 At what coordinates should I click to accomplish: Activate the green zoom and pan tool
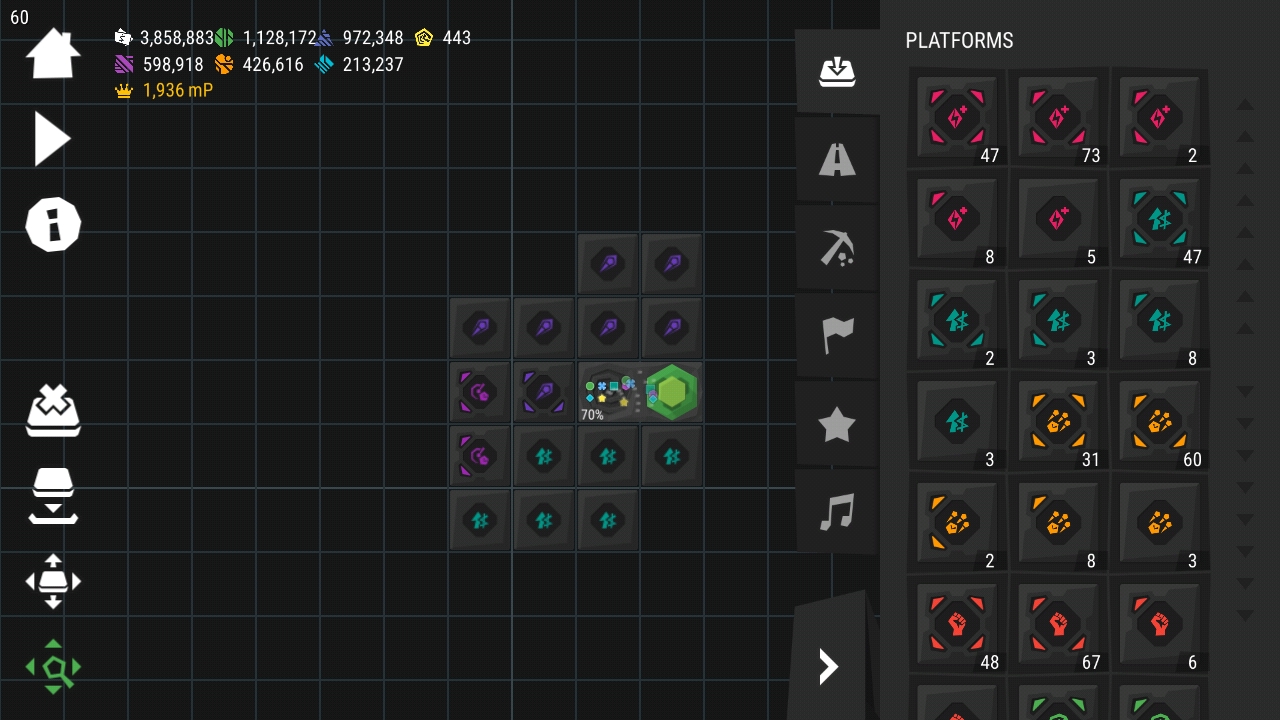click(53, 667)
